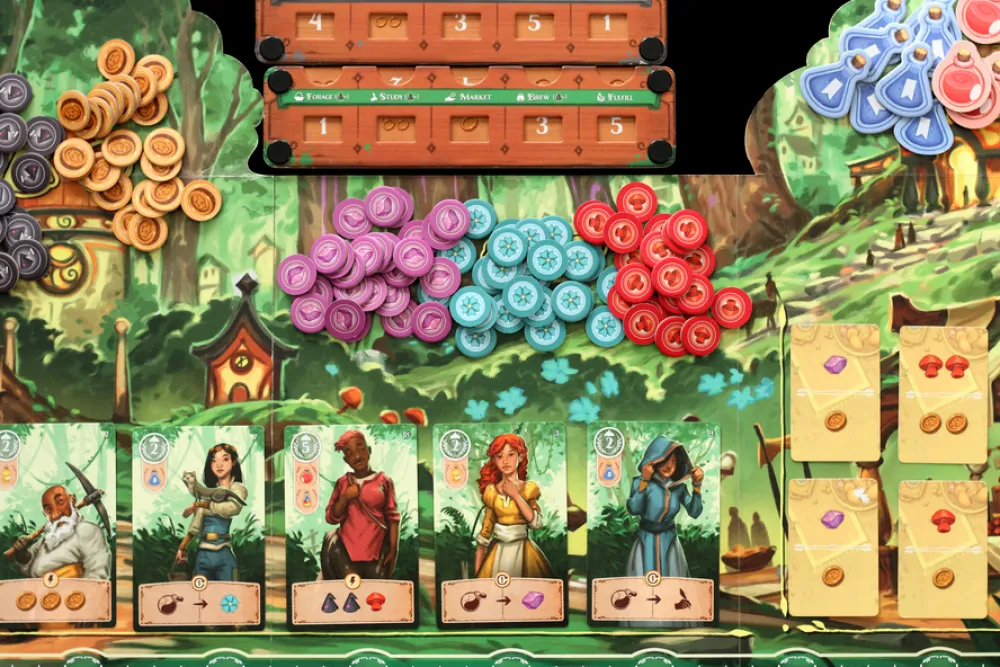Pick the order card with one mushroom
Viewport: 1000px width, 667px height.
click(x=943, y=547)
